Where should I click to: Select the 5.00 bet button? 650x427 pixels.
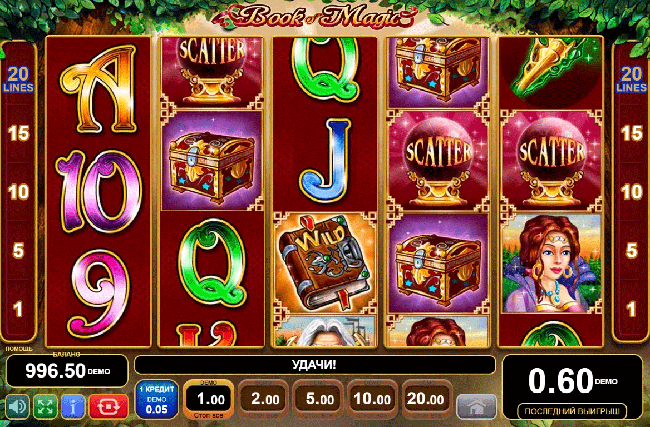pos(318,400)
